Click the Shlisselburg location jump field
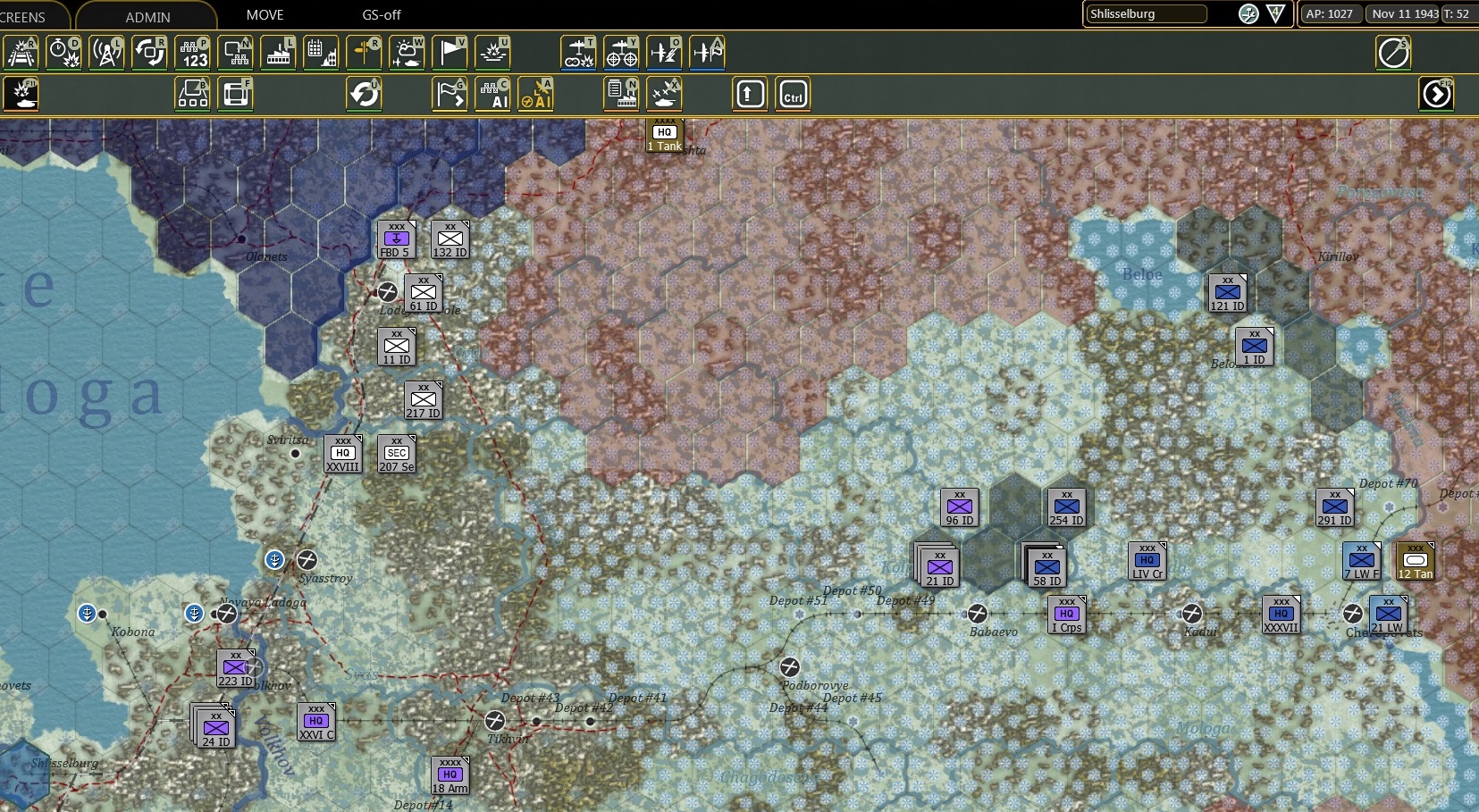 (1147, 13)
